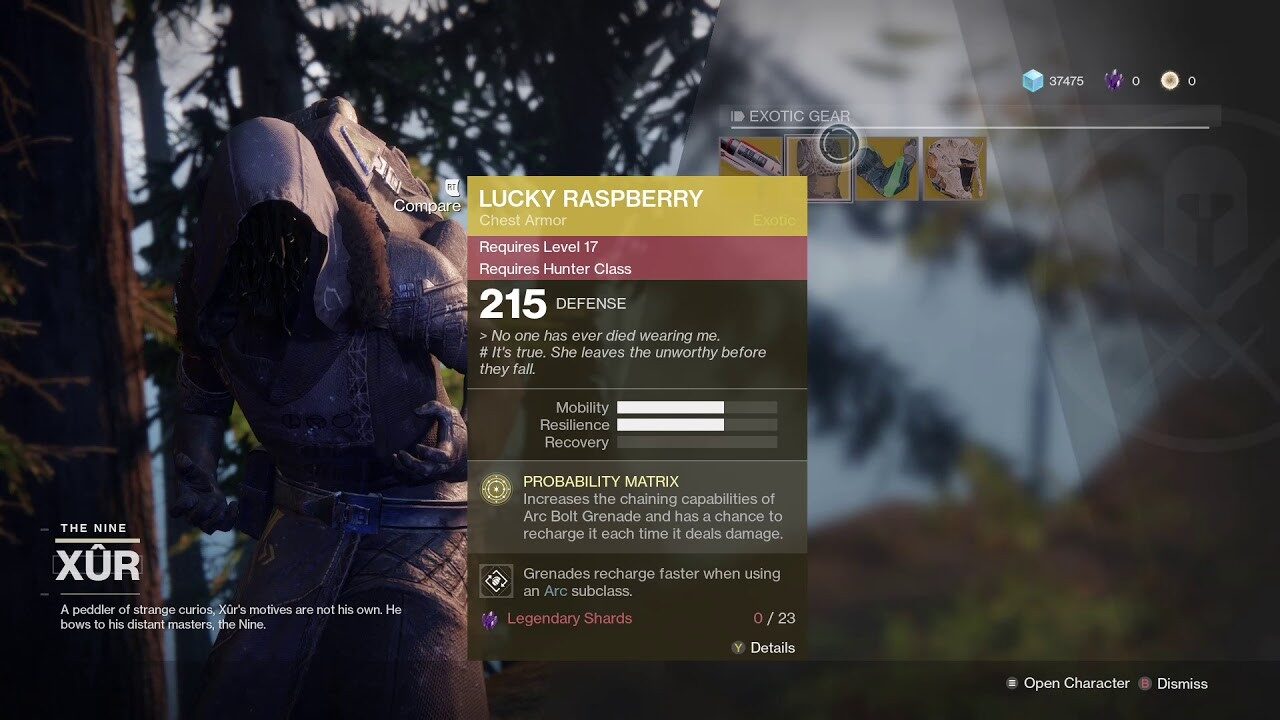1280x720 pixels.
Task: Pick the bone-horned exotic helmet
Action: 954,168
